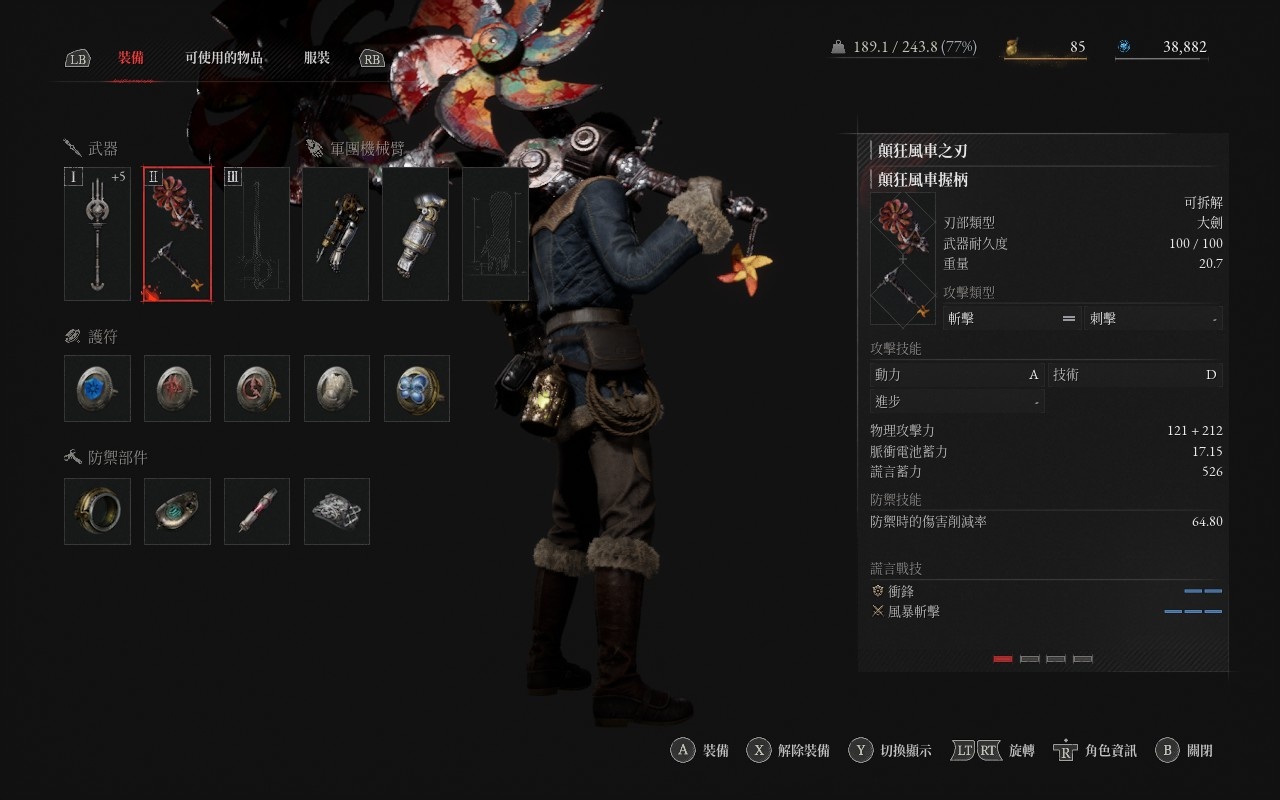Click the 衝鋒 fable art entry
This screenshot has width=1280, height=800.
[x=901, y=591]
